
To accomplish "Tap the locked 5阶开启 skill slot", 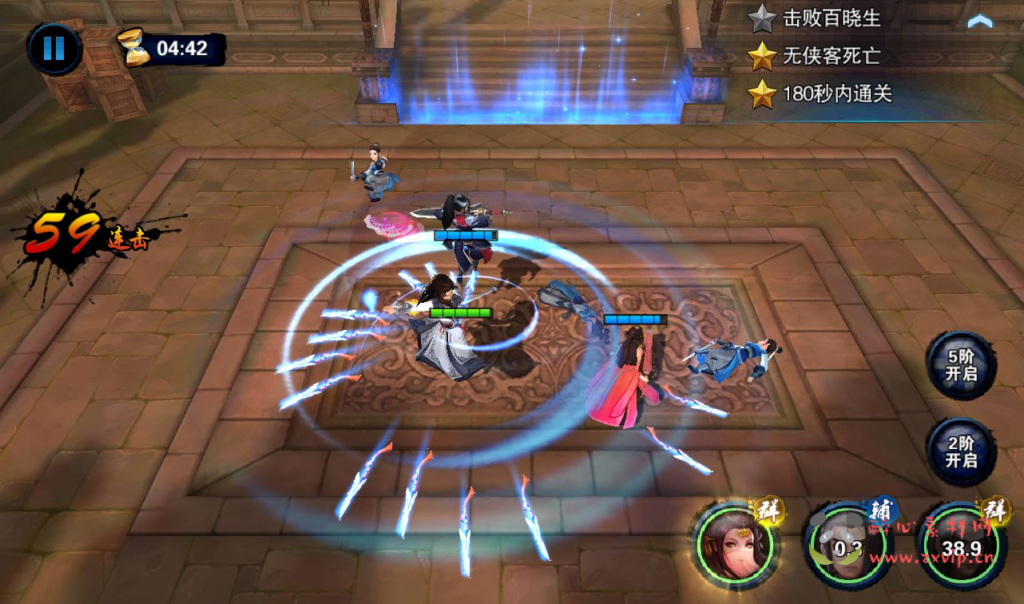I will click(x=960, y=366).
